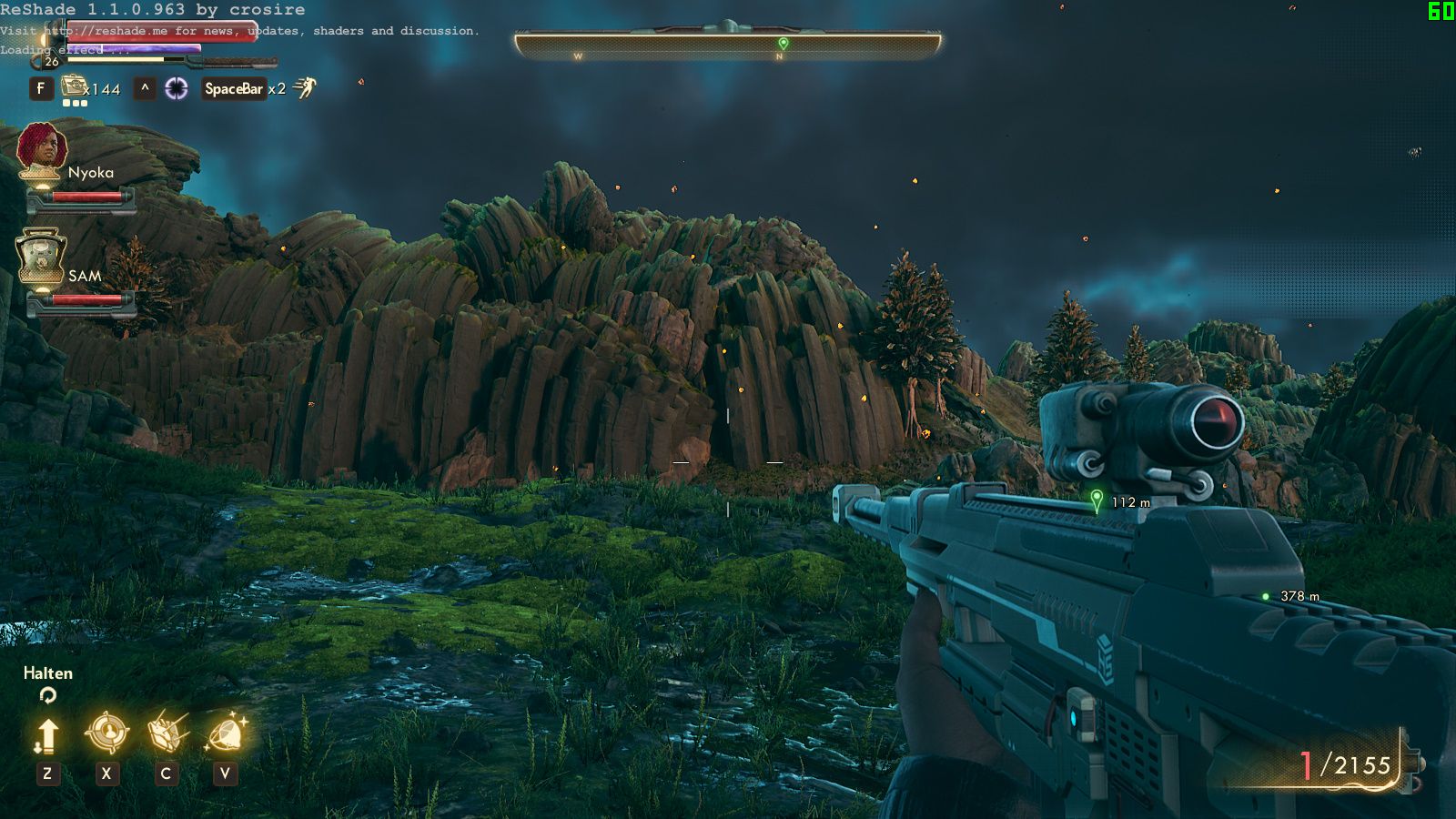The image size is (1456, 819).
Task: Trigger the shield attack ability bound to C
Action: point(164,731)
